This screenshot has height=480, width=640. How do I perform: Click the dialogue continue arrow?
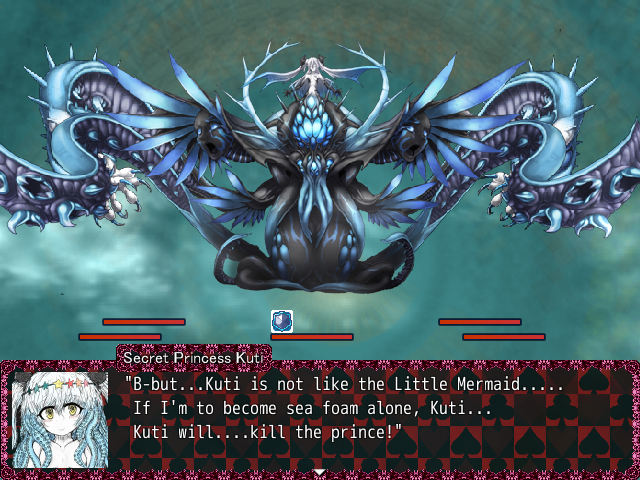click(x=319, y=471)
